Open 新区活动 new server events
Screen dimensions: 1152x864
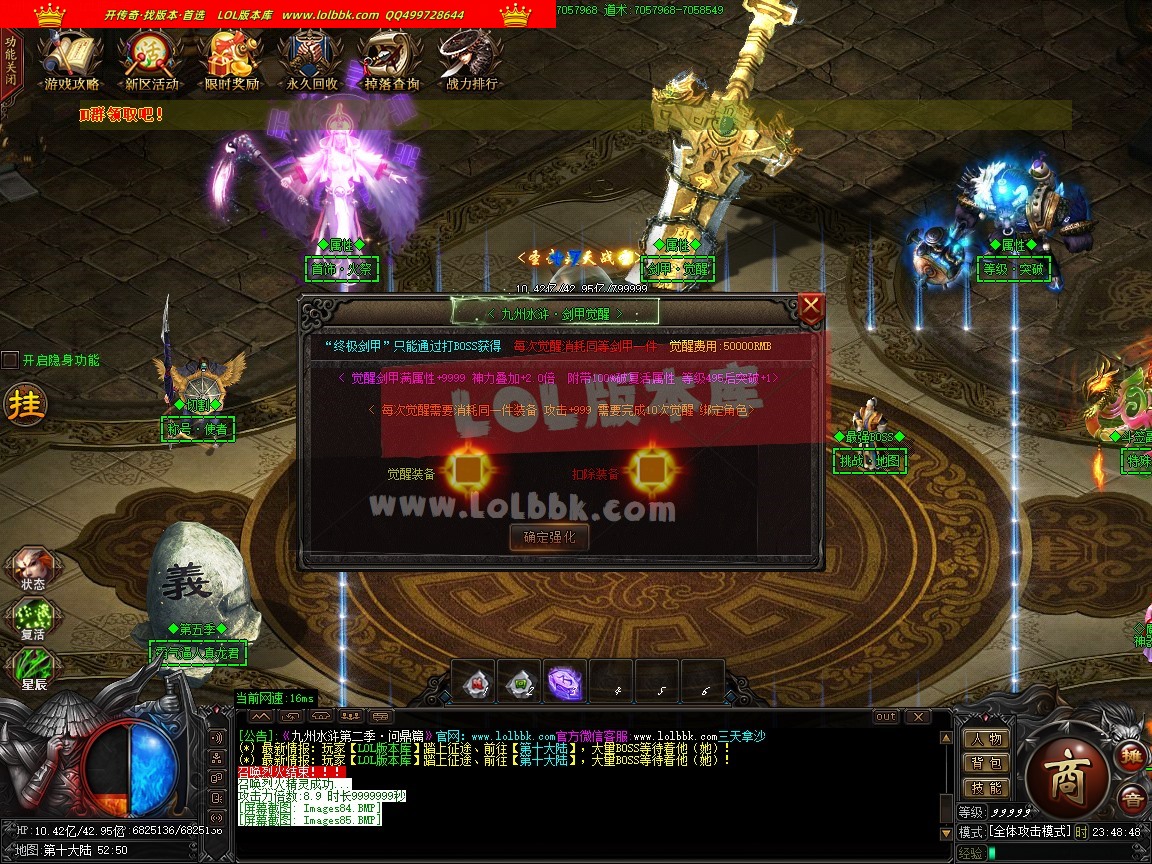151,60
